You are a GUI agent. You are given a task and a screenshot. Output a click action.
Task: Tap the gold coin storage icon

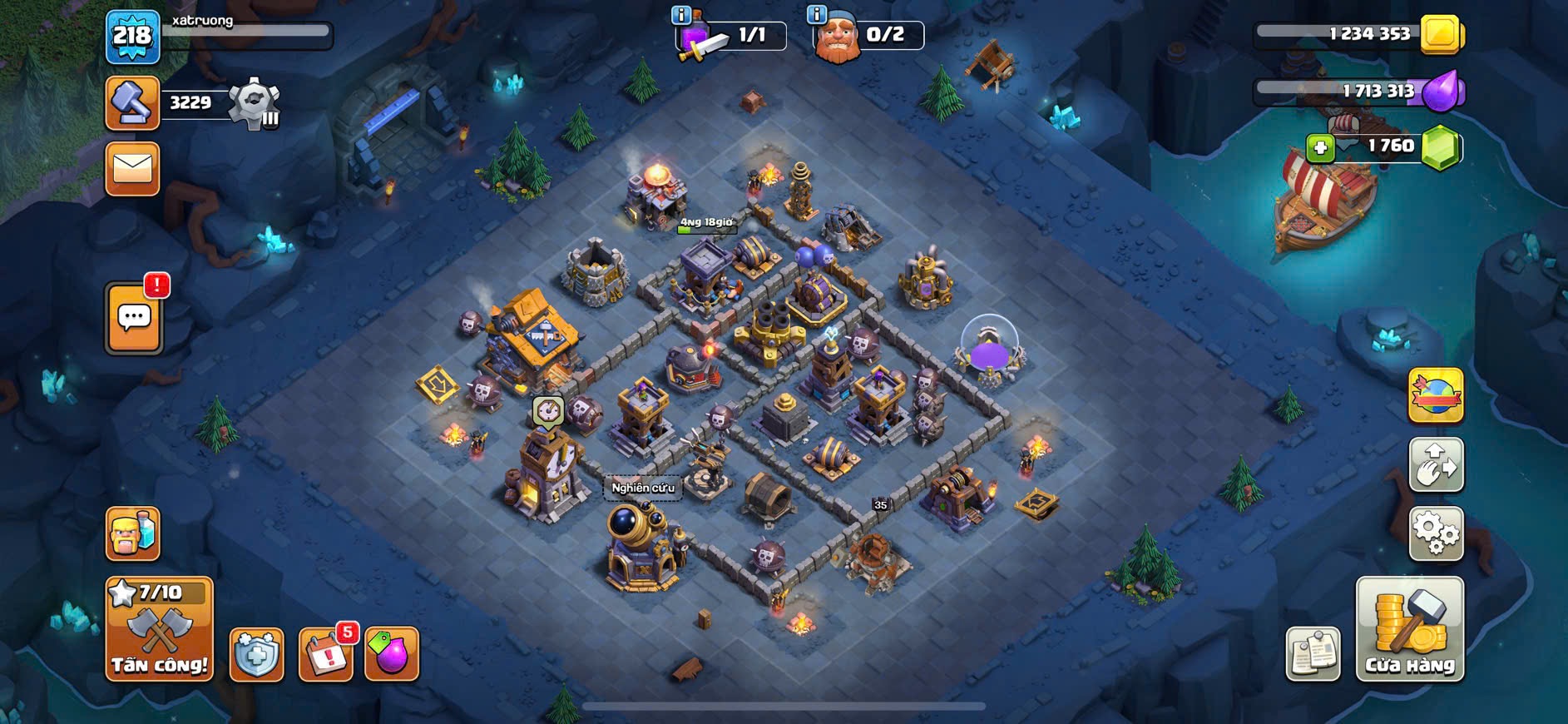(1441, 34)
